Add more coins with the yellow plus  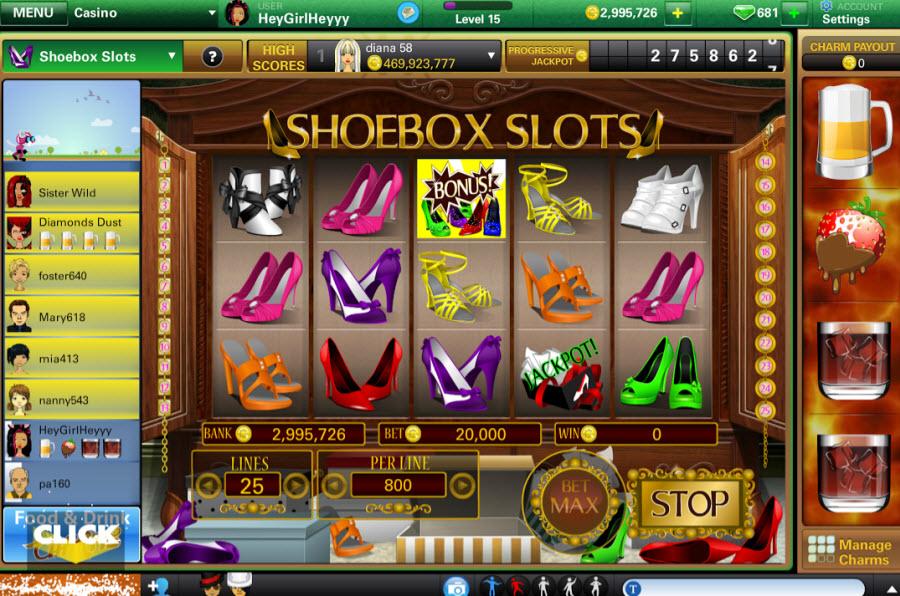[x=678, y=13]
